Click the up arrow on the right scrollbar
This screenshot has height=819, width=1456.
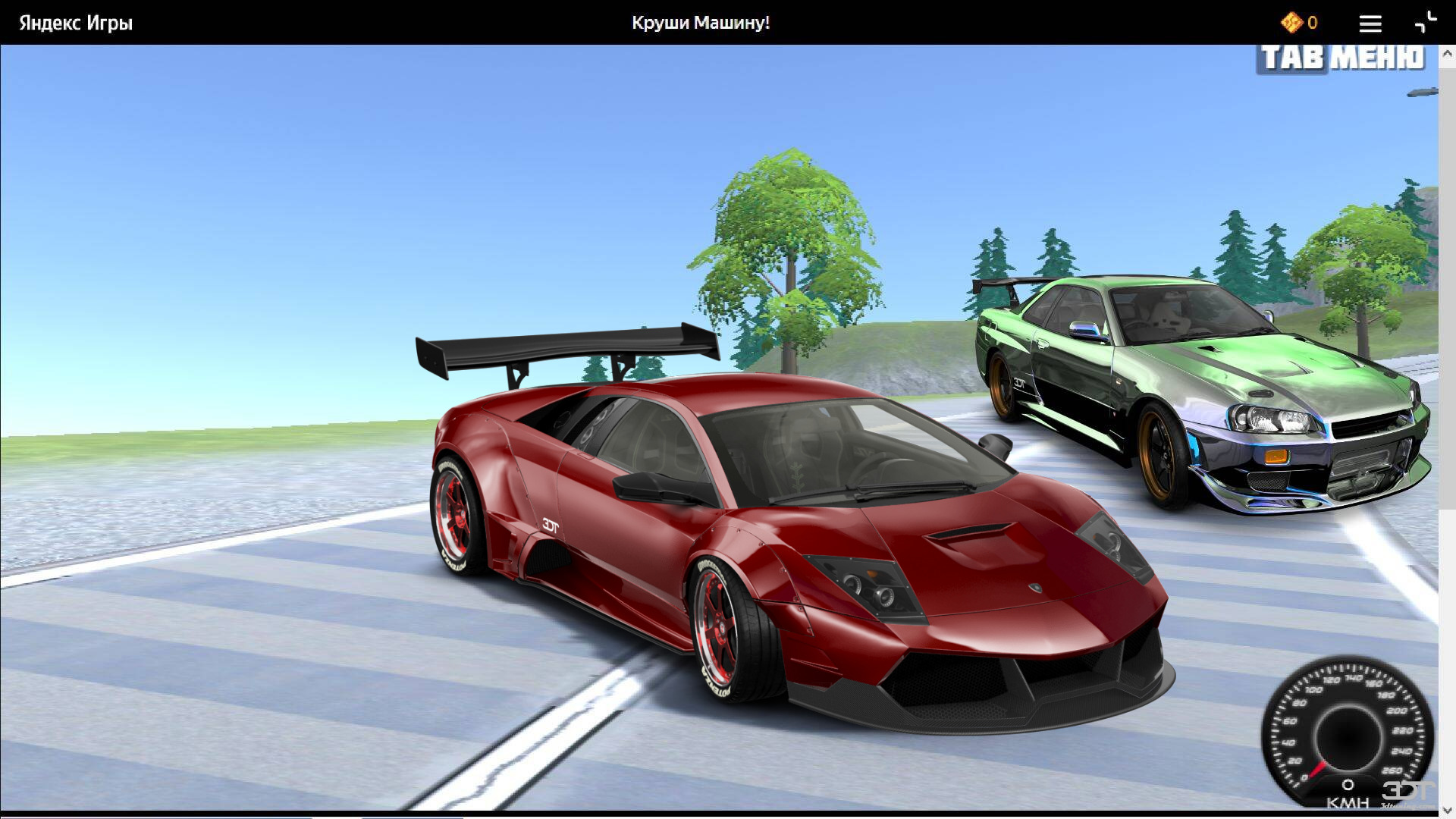click(x=1447, y=52)
